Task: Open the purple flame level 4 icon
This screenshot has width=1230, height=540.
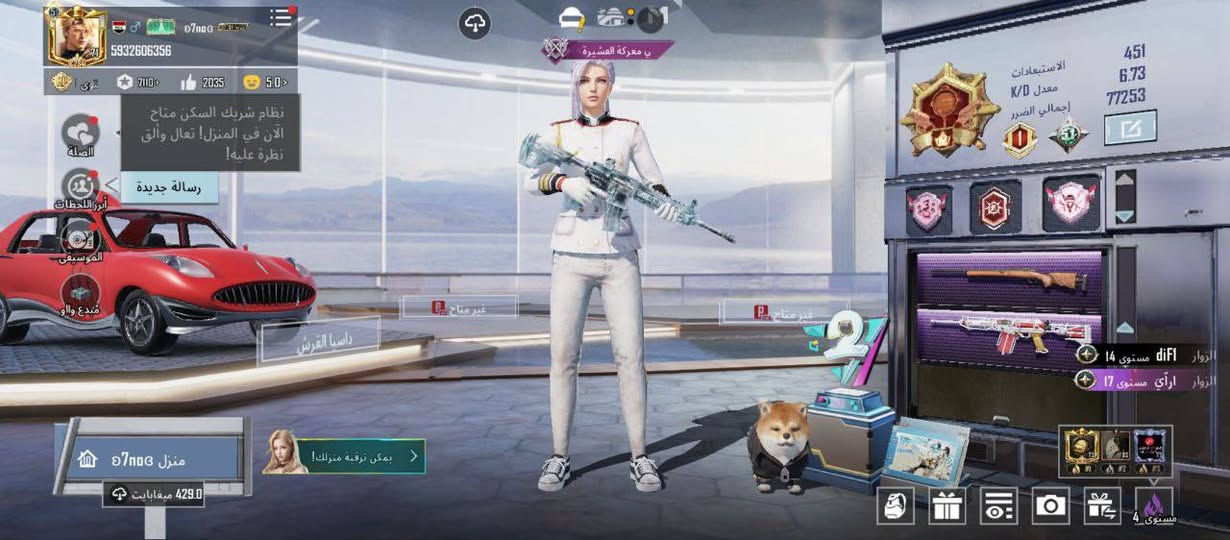Action: click(x=1154, y=506)
